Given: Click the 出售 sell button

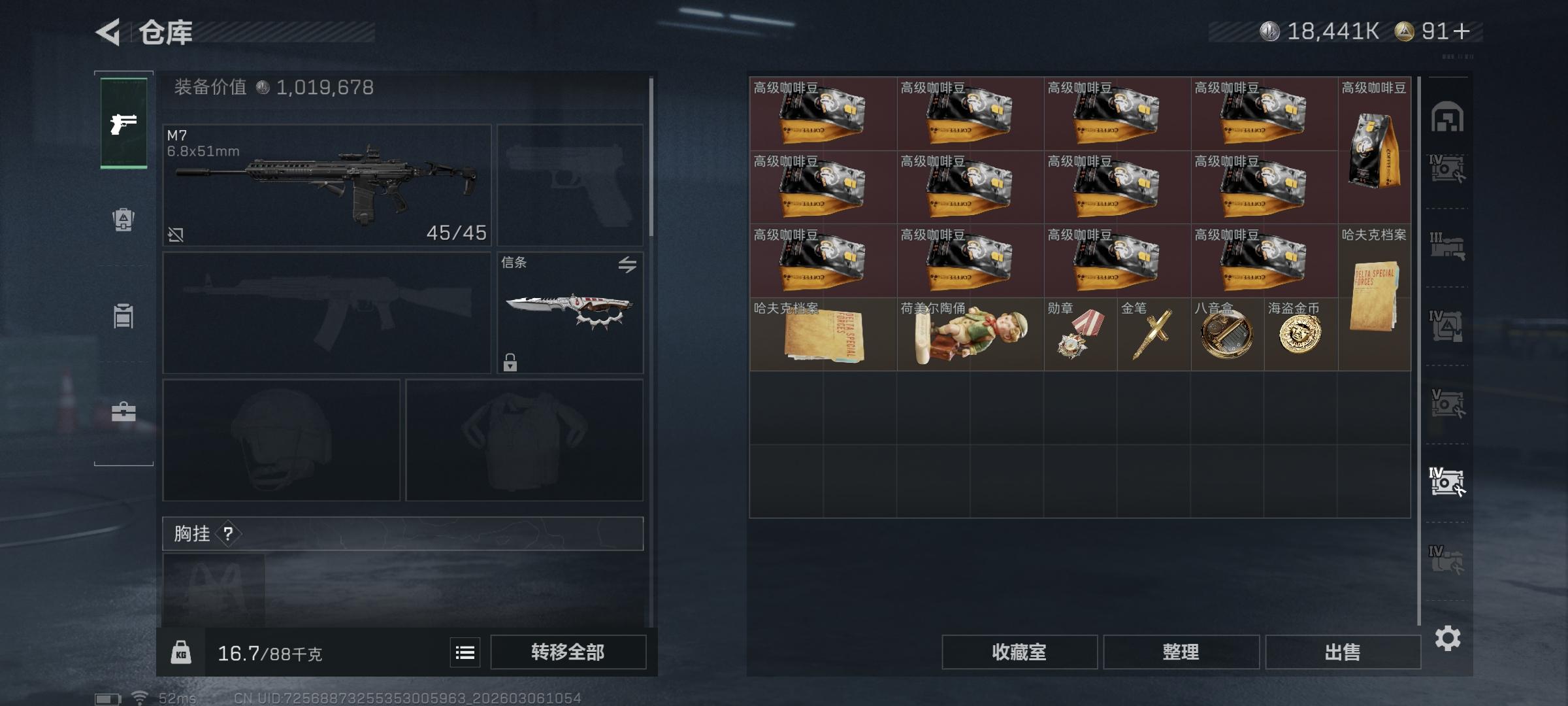Looking at the screenshot, I should coord(1343,652).
